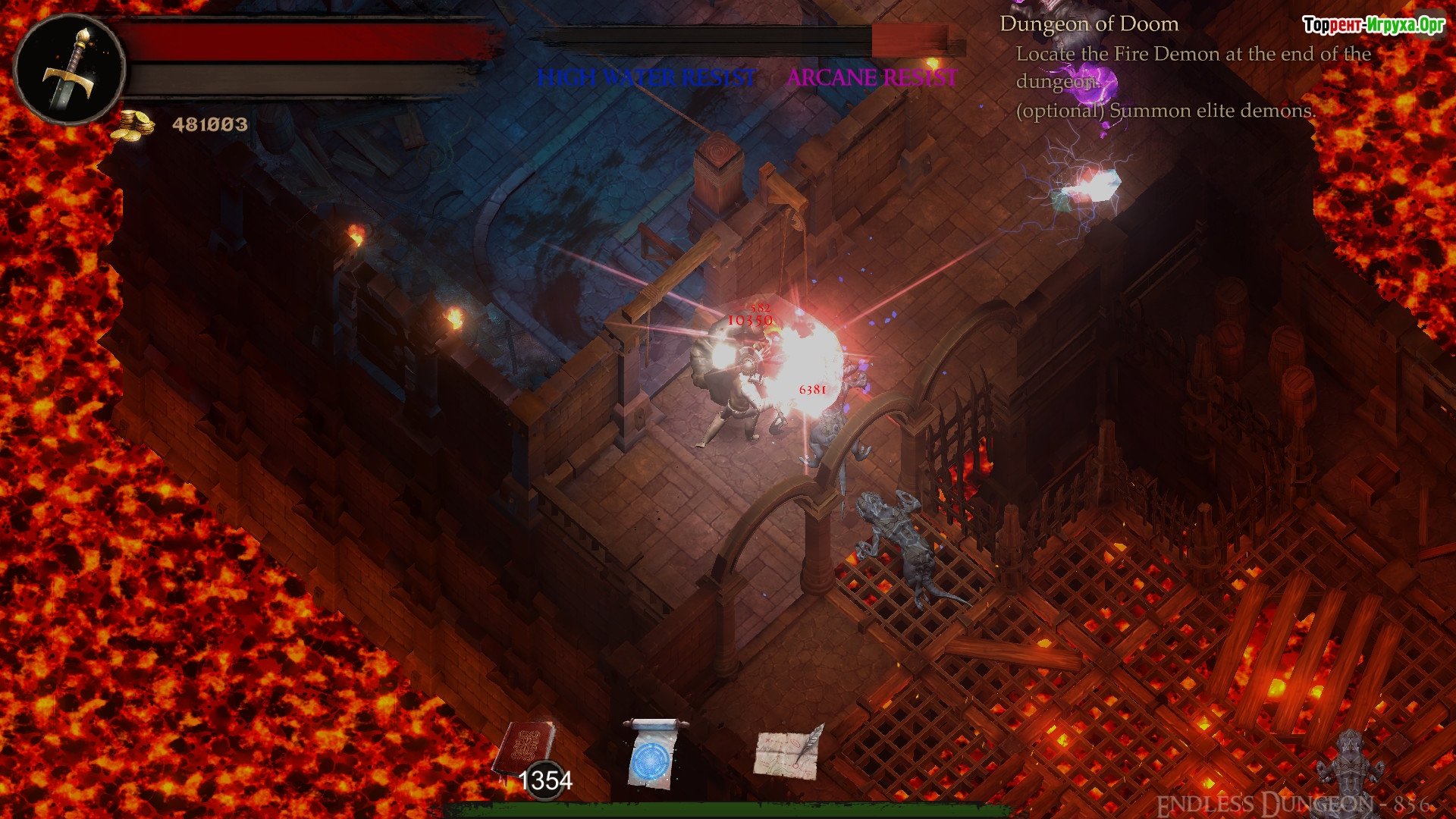Open the map with quill
The image size is (1456, 819).
click(789, 752)
